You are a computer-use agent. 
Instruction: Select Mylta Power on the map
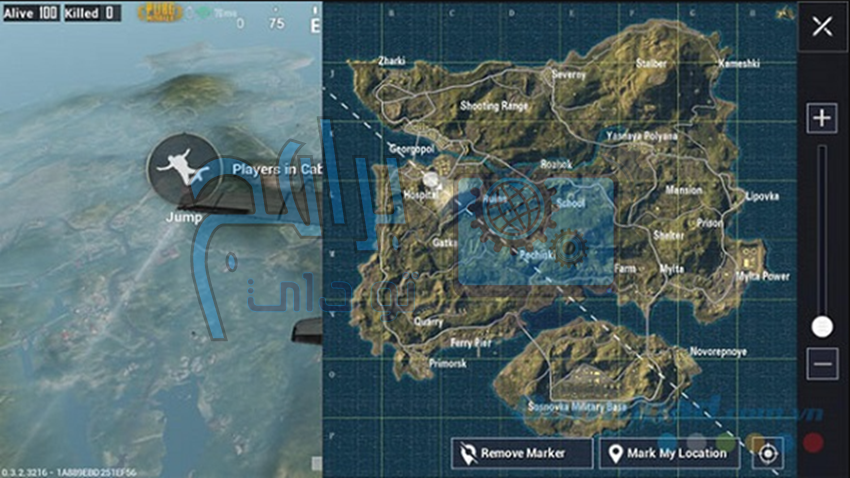(x=762, y=275)
